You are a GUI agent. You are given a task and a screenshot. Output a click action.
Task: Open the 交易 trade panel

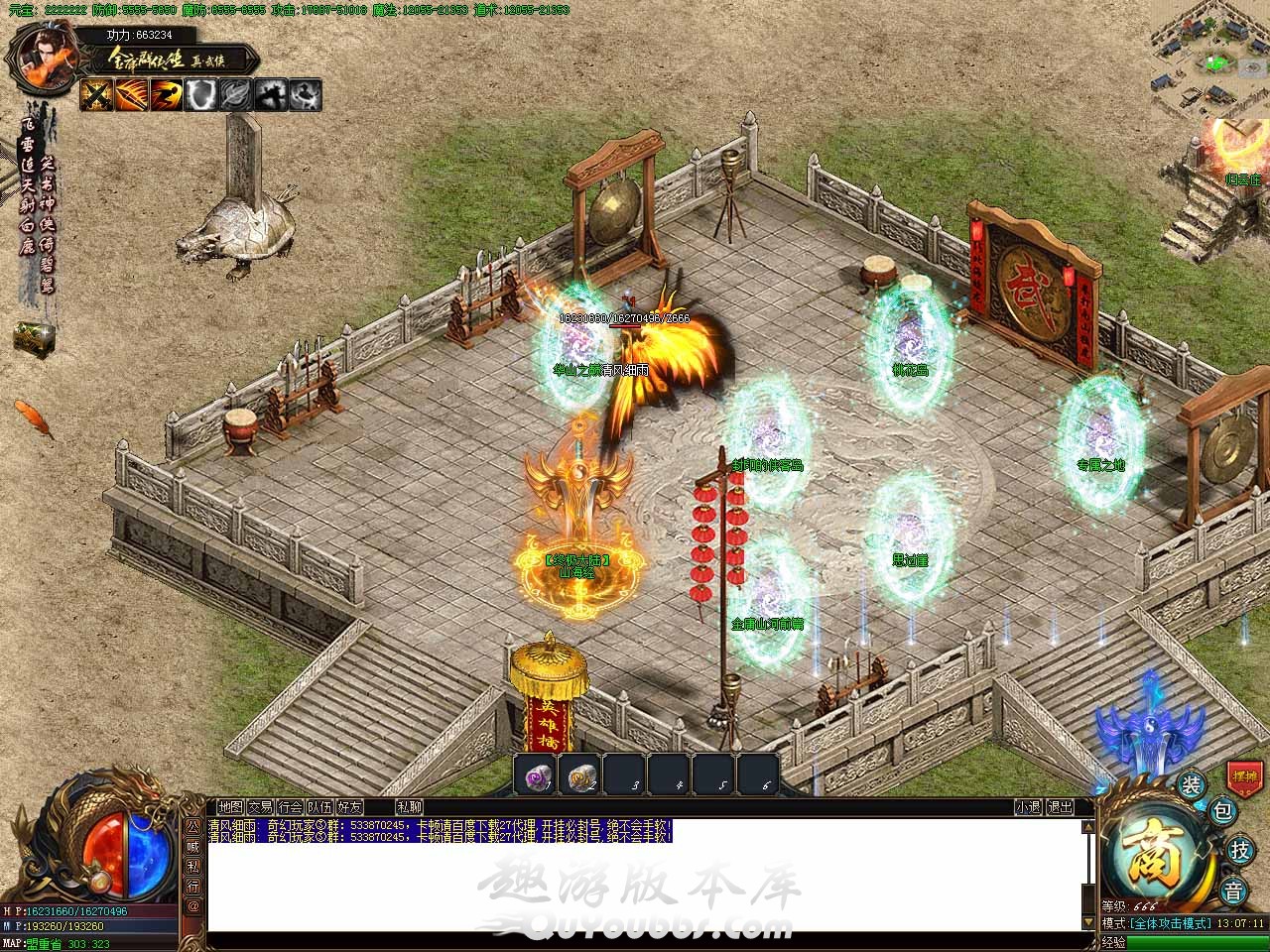[260, 807]
